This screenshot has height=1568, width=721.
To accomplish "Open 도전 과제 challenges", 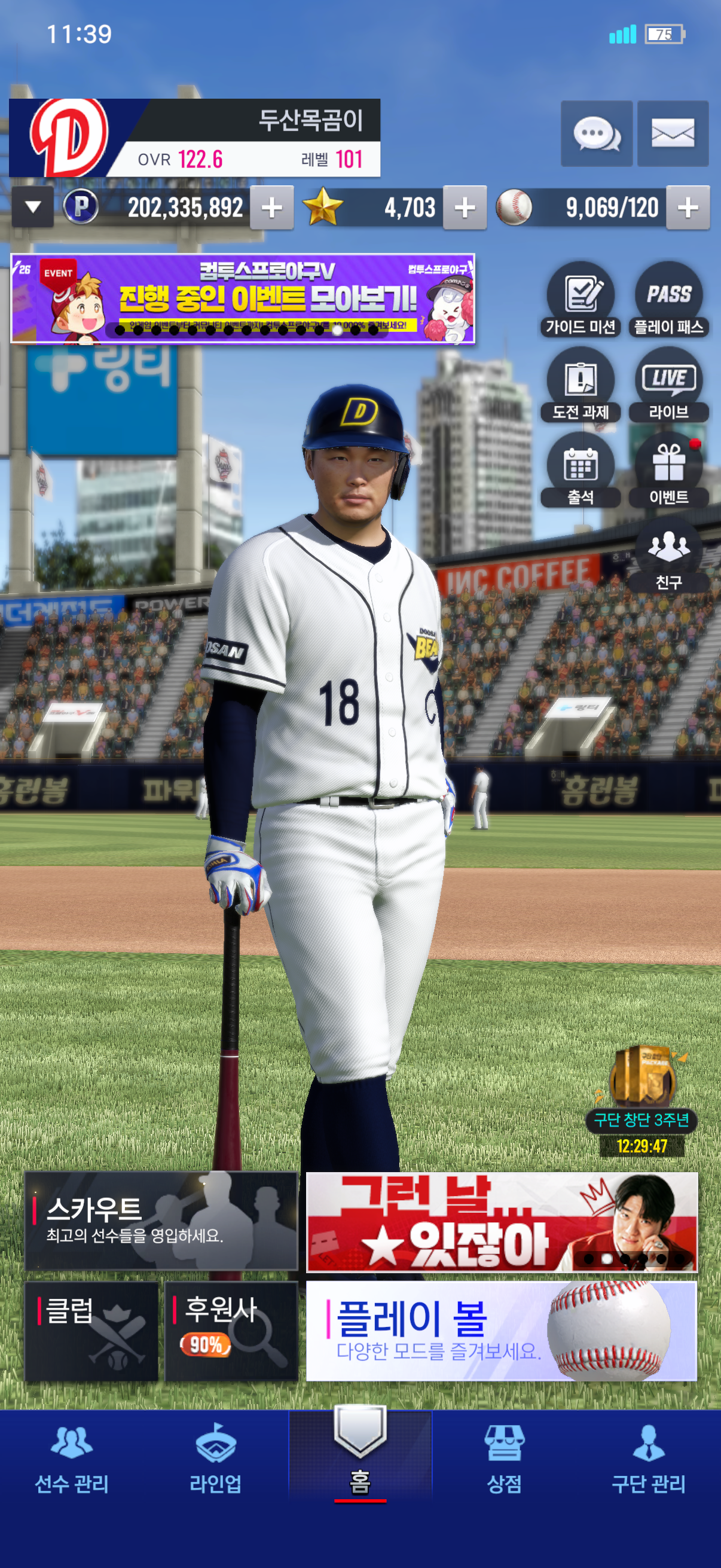I will pyautogui.click(x=581, y=385).
